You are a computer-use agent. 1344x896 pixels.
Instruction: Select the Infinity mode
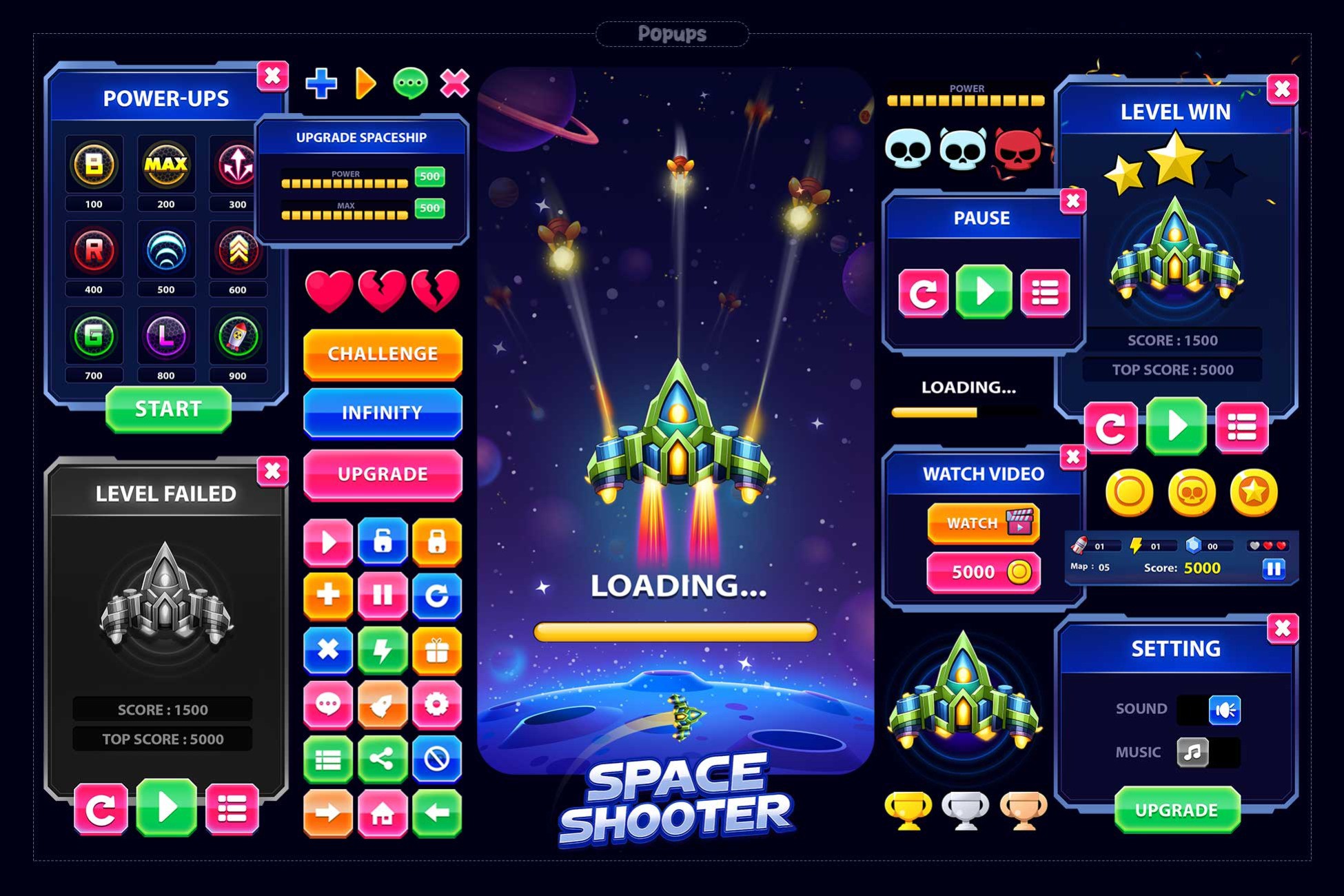(x=383, y=412)
